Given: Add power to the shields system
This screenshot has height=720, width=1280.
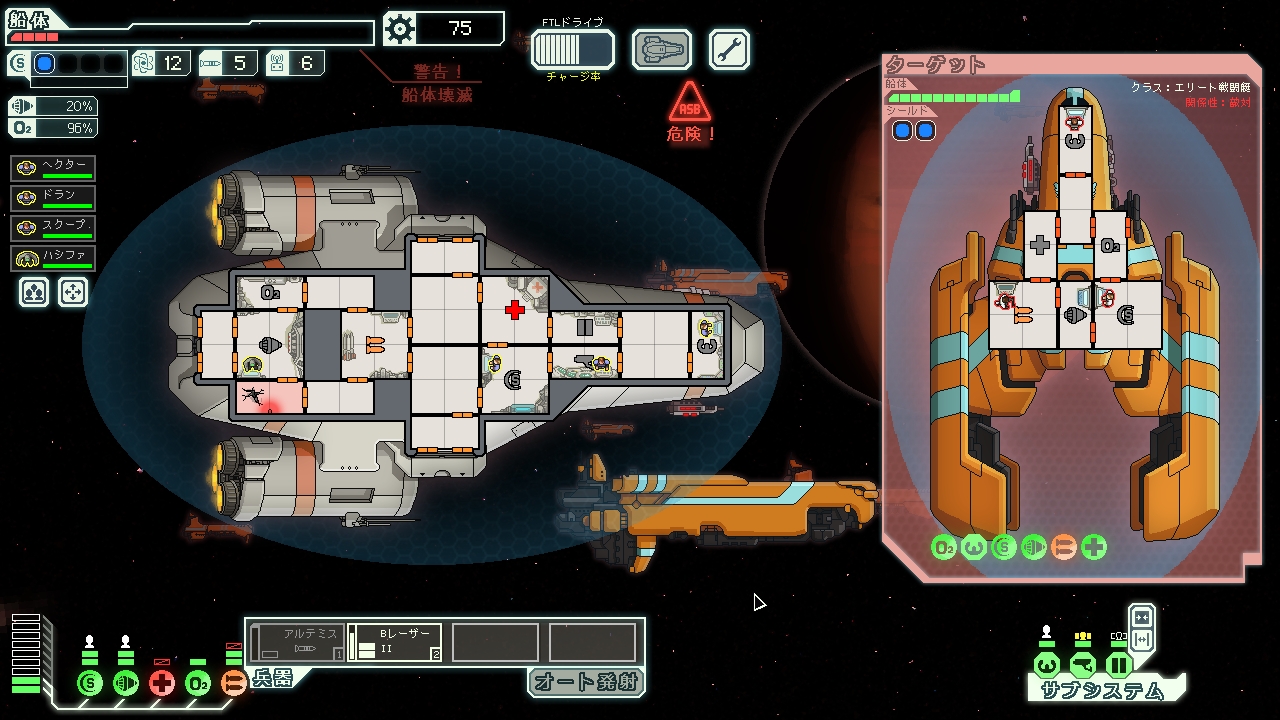Looking at the screenshot, I should [90, 684].
